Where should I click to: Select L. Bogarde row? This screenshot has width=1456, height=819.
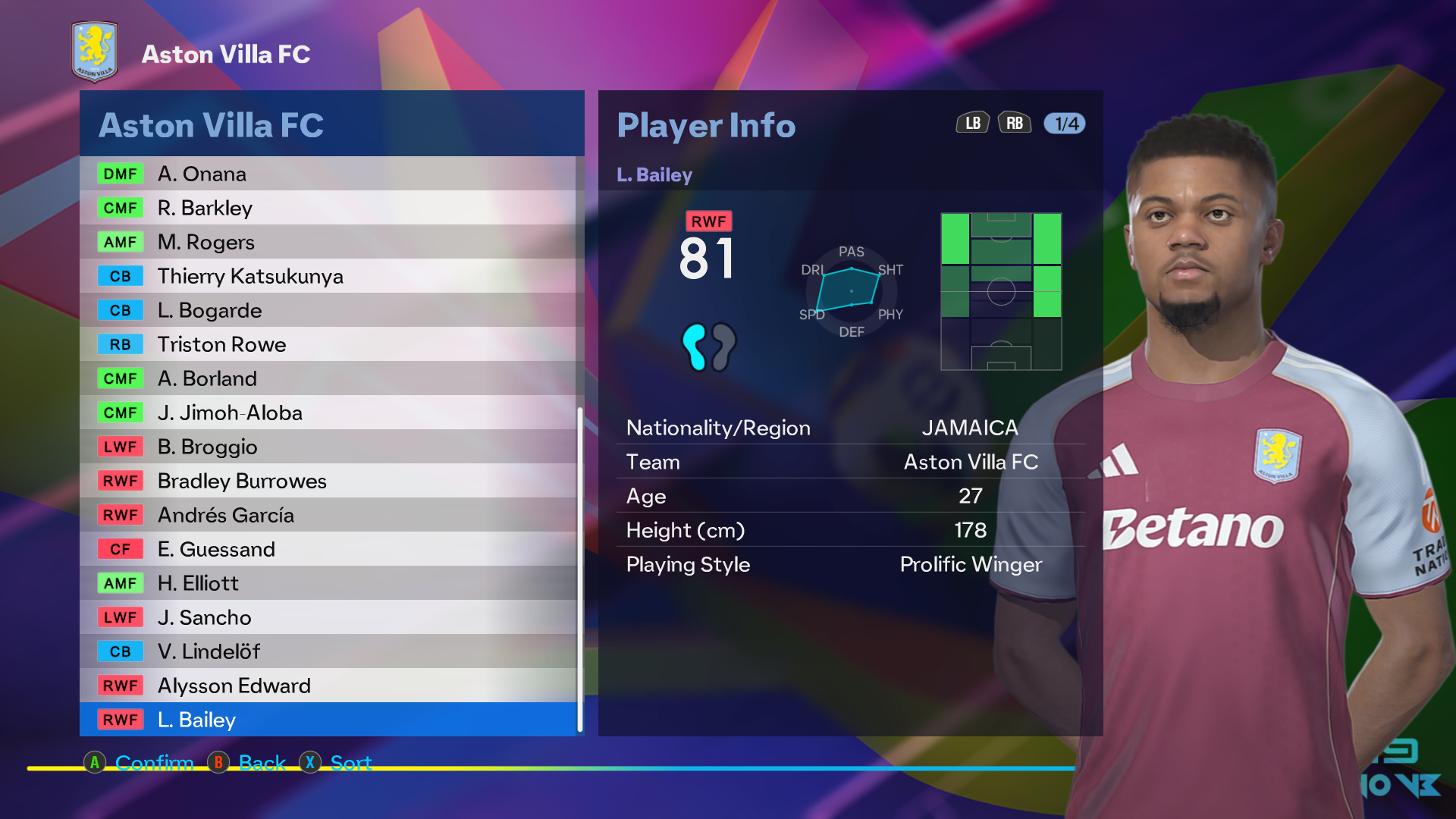(328, 310)
